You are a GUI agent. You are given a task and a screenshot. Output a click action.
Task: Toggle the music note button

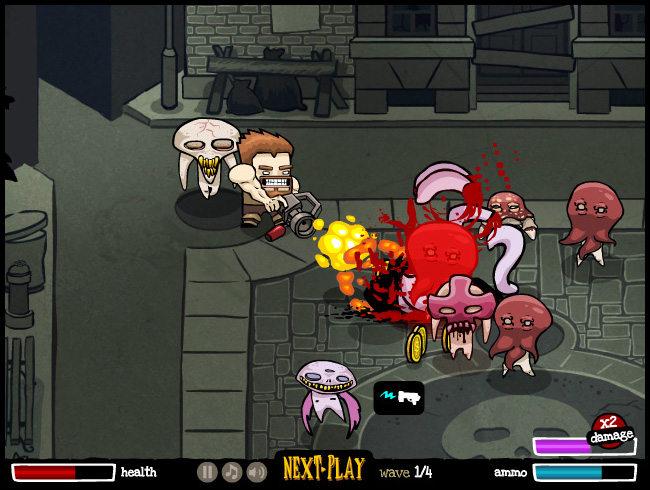click(x=232, y=472)
